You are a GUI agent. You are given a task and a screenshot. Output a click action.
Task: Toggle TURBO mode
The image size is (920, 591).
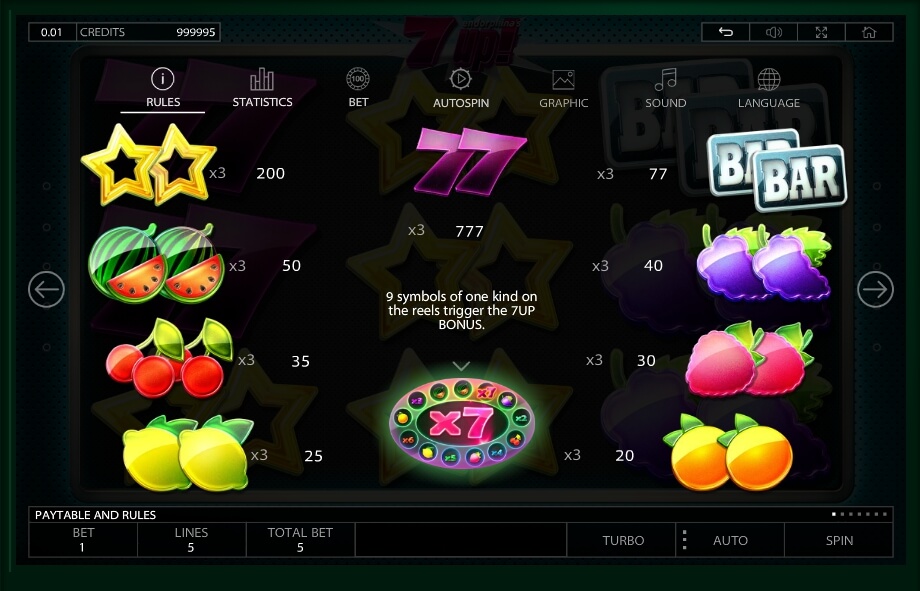(623, 540)
